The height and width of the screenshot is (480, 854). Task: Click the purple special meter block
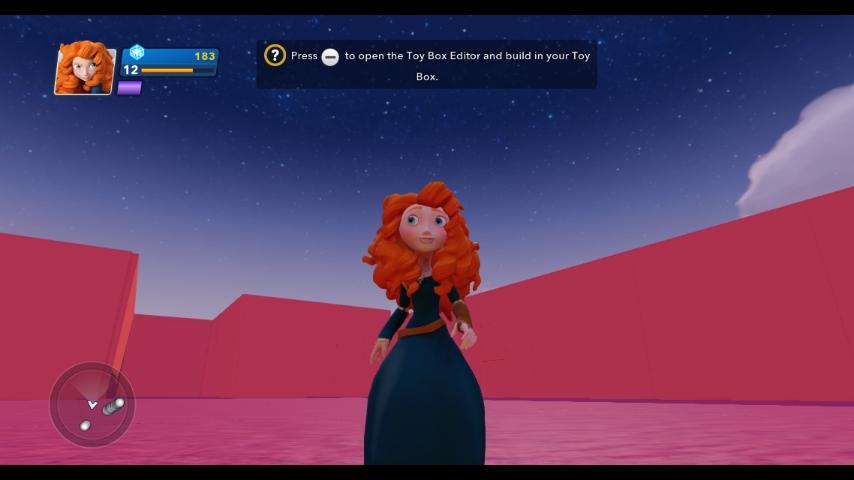[x=130, y=88]
